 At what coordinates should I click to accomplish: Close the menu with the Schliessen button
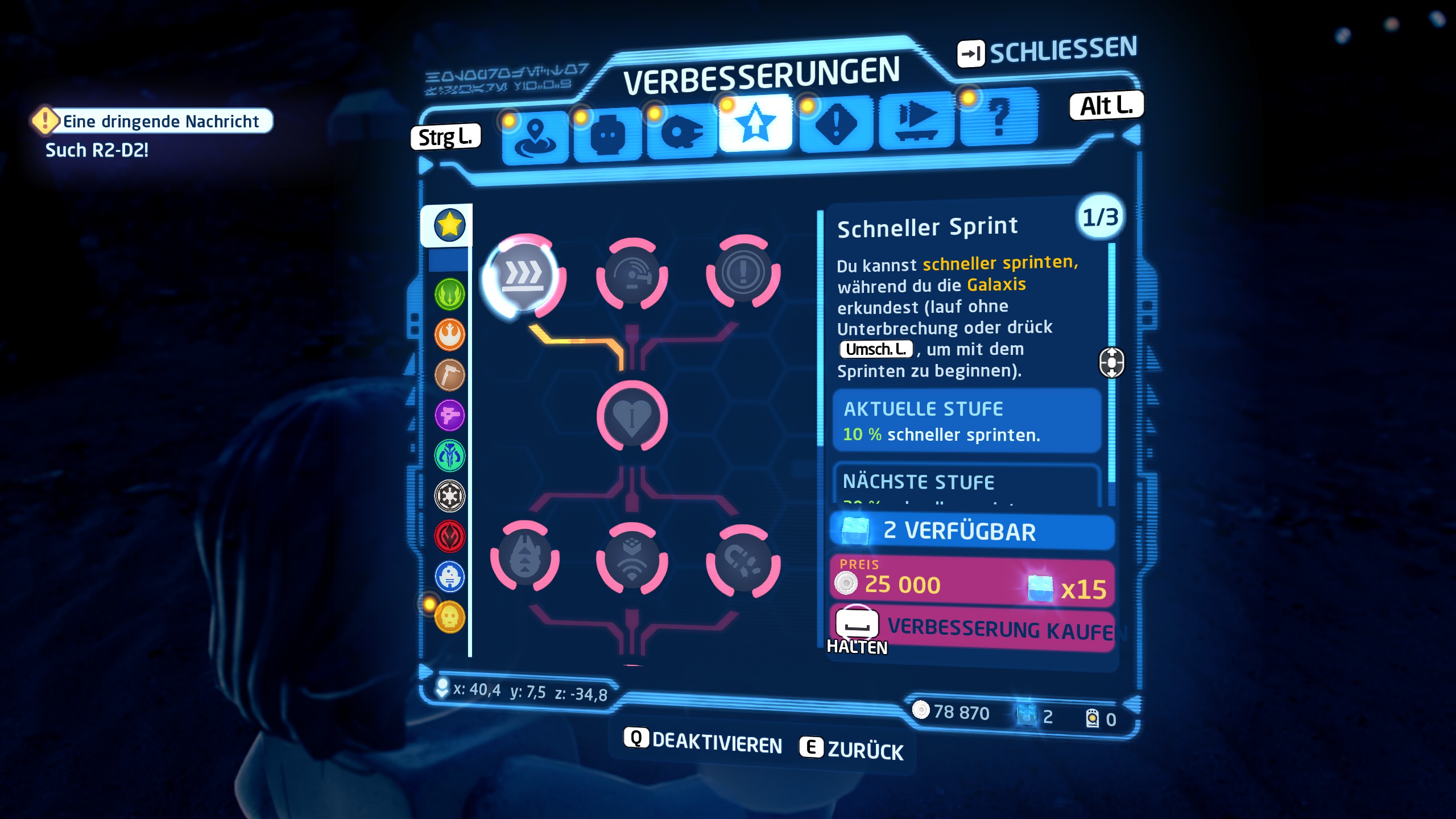(x=1048, y=52)
